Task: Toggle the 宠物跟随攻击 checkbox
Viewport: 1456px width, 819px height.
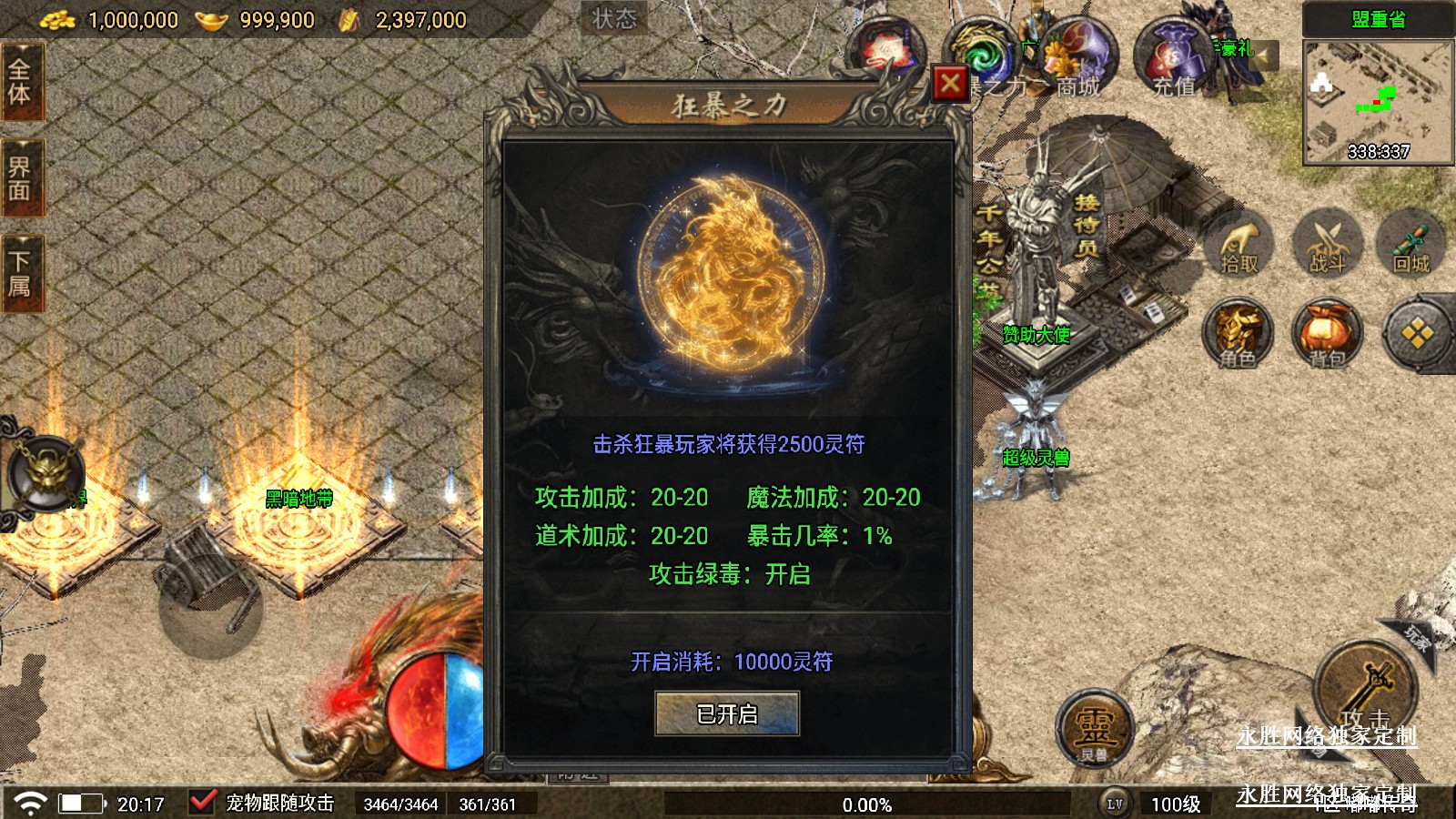Action: (x=202, y=803)
